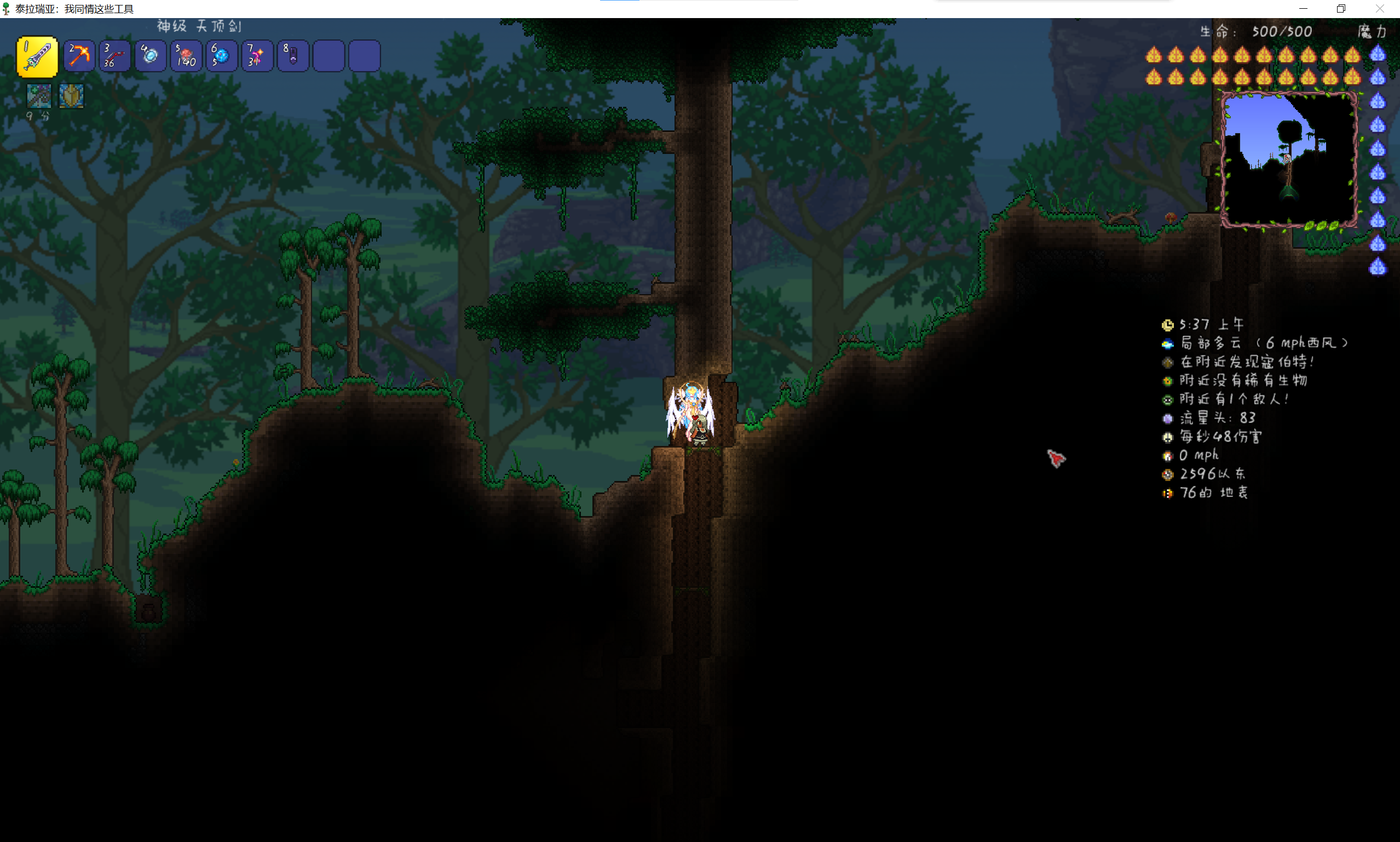Screen dimensions: 1400x842
Task: Restore down the game window
Action: point(1341,9)
